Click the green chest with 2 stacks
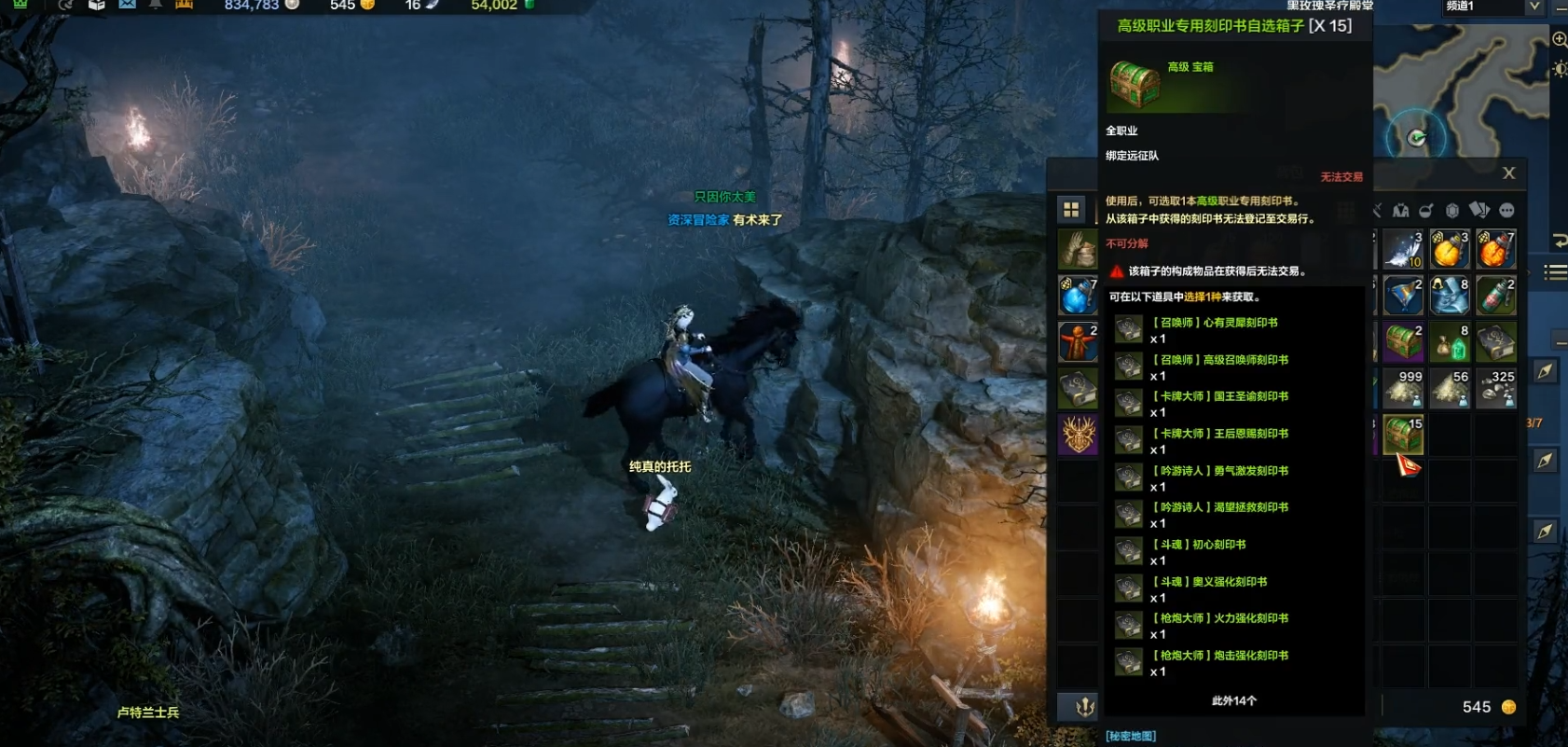 (x=1403, y=342)
